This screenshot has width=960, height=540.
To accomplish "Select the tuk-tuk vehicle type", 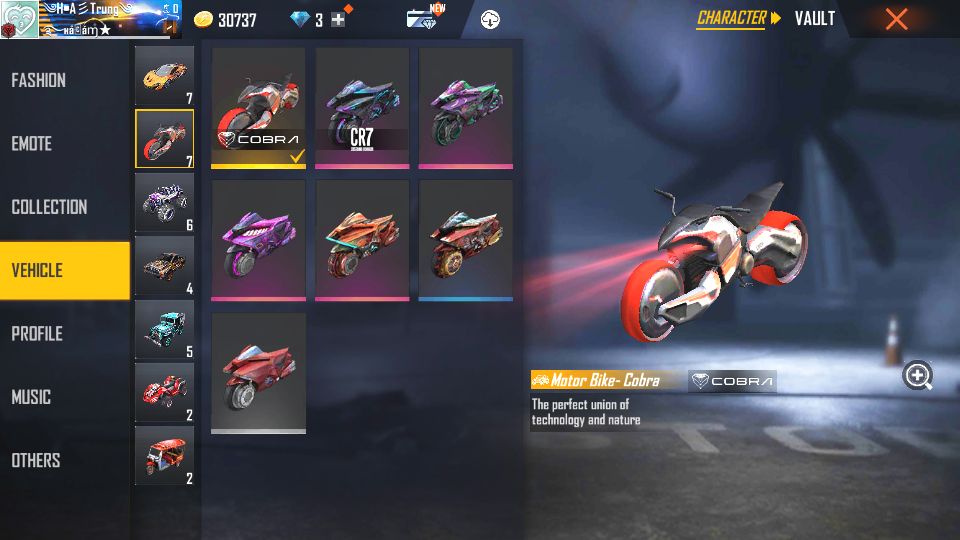I will pyautogui.click(x=164, y=456).
